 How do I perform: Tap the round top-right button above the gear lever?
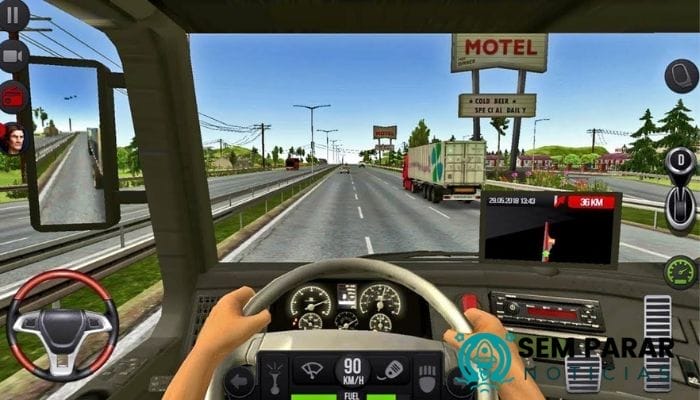click(681, 76)
